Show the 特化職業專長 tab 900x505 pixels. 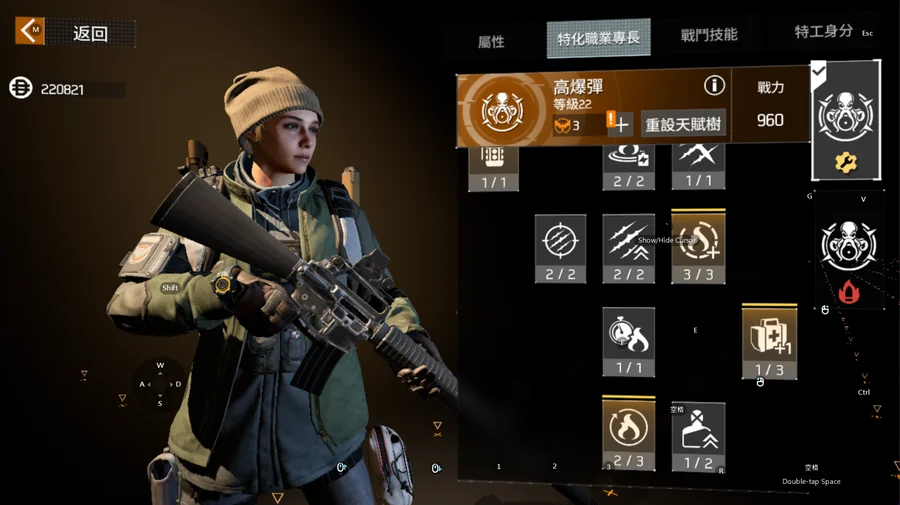click(598, 38)
